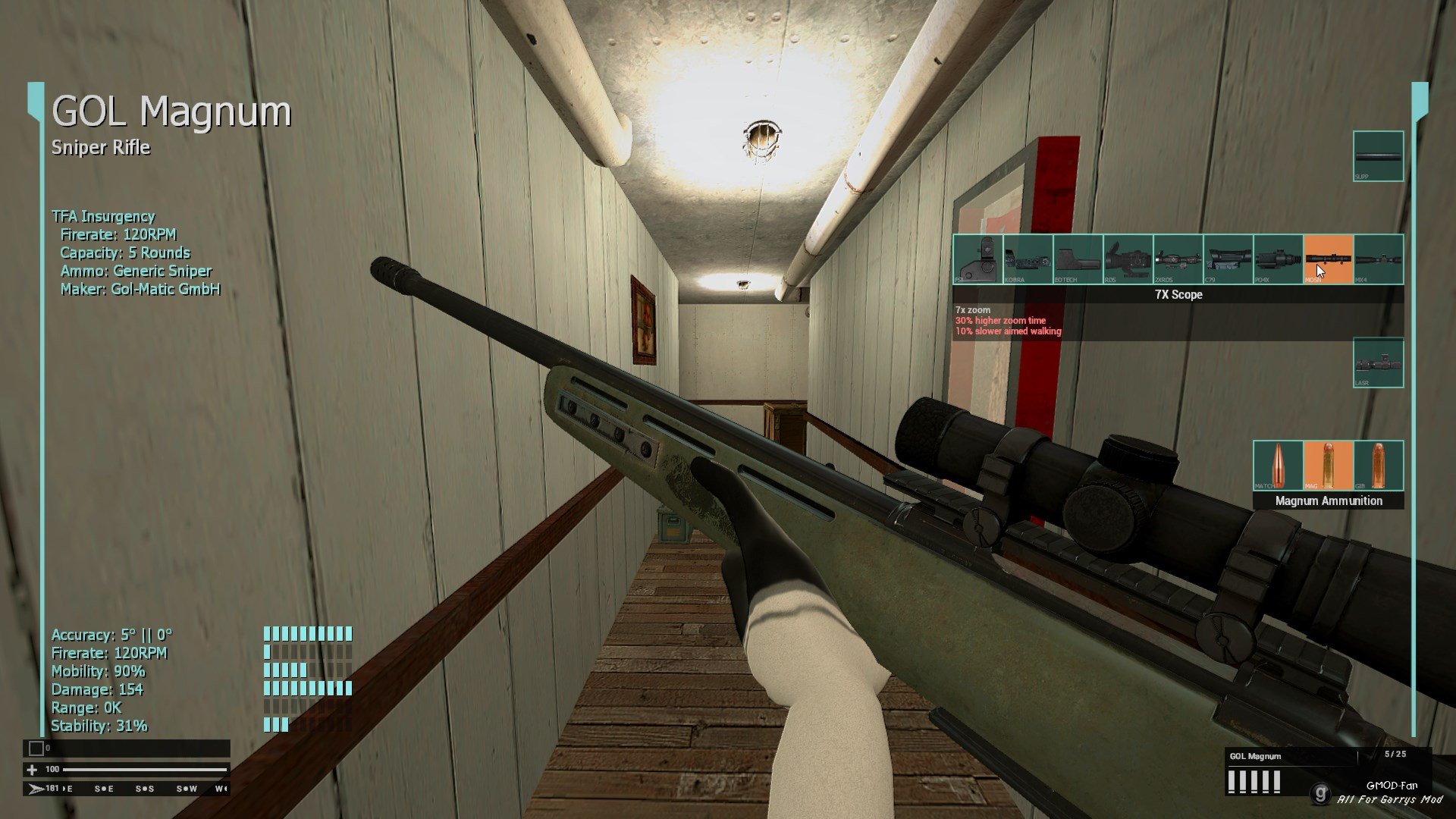This screenshot has height=819, width=1456.
Task: Equip the MX4 scope attachment
Action: click(x=1378, y=259)
